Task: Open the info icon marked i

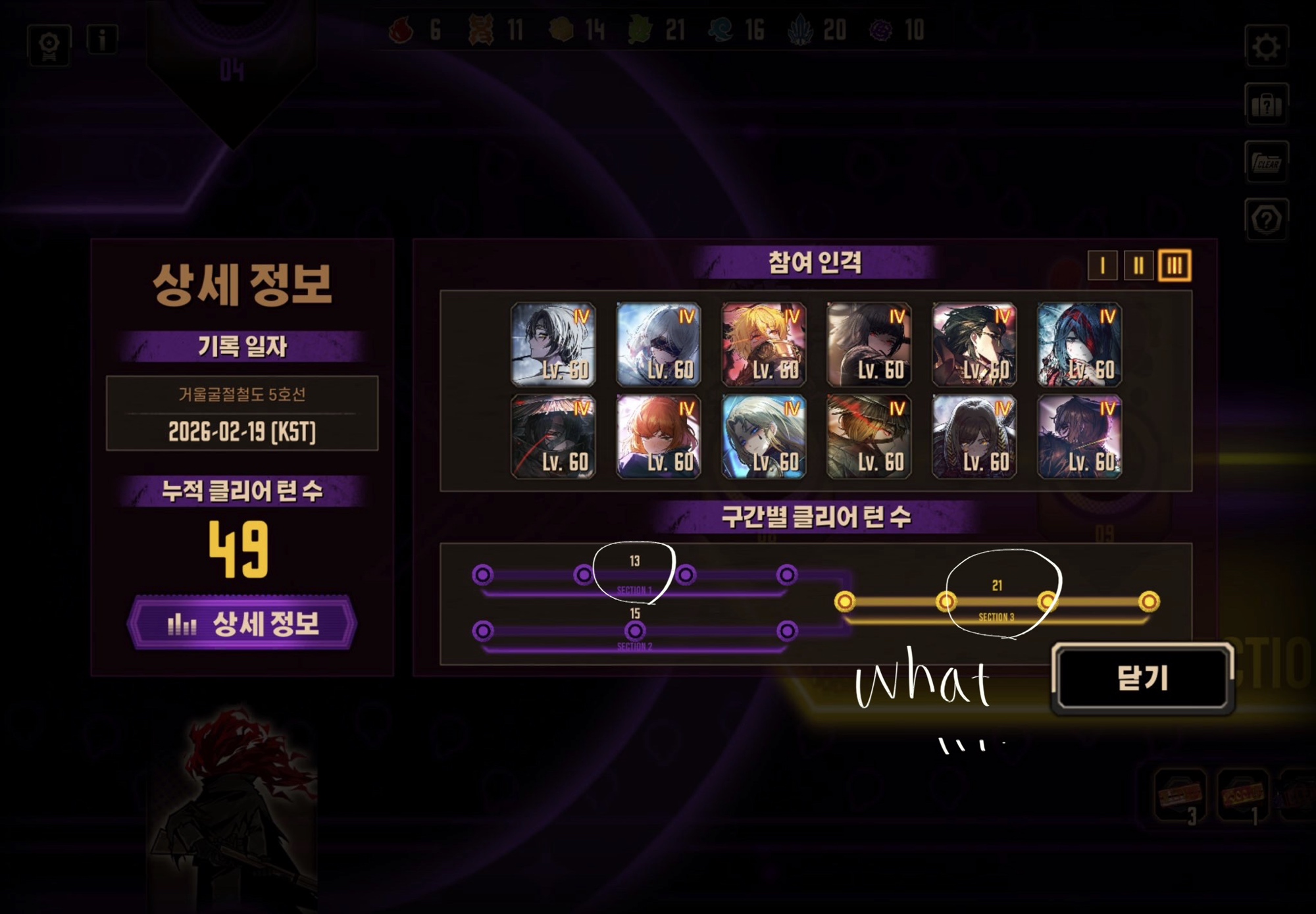Action: (x=102, y=40)
